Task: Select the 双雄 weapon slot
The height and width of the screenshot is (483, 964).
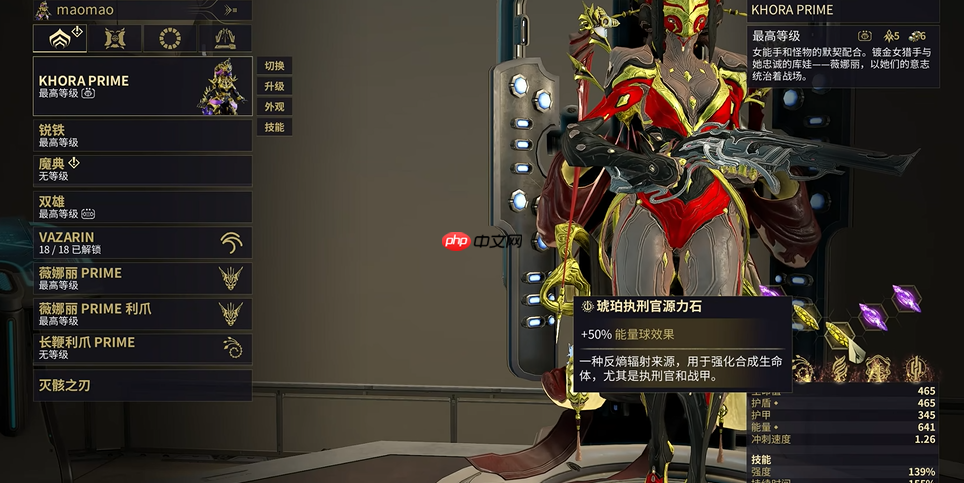Action: click(x=142, y=206)
